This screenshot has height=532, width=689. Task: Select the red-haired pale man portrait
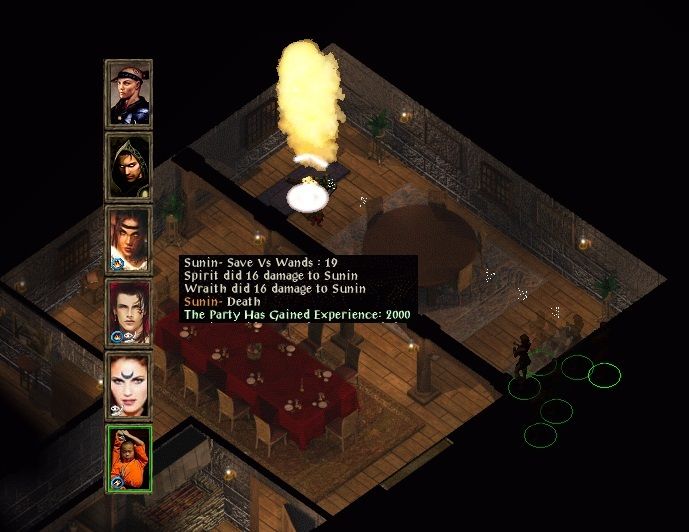click(128, 312)
